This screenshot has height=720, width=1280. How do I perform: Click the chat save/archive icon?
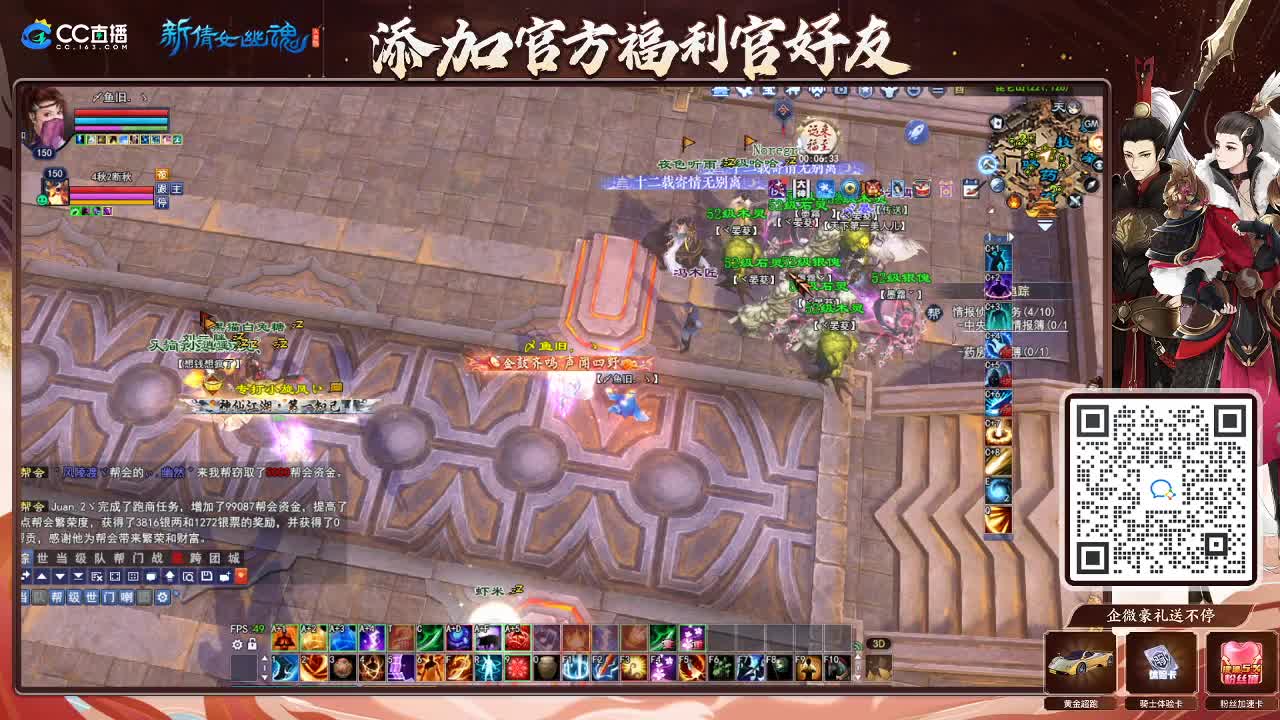[x=206, y=575]
